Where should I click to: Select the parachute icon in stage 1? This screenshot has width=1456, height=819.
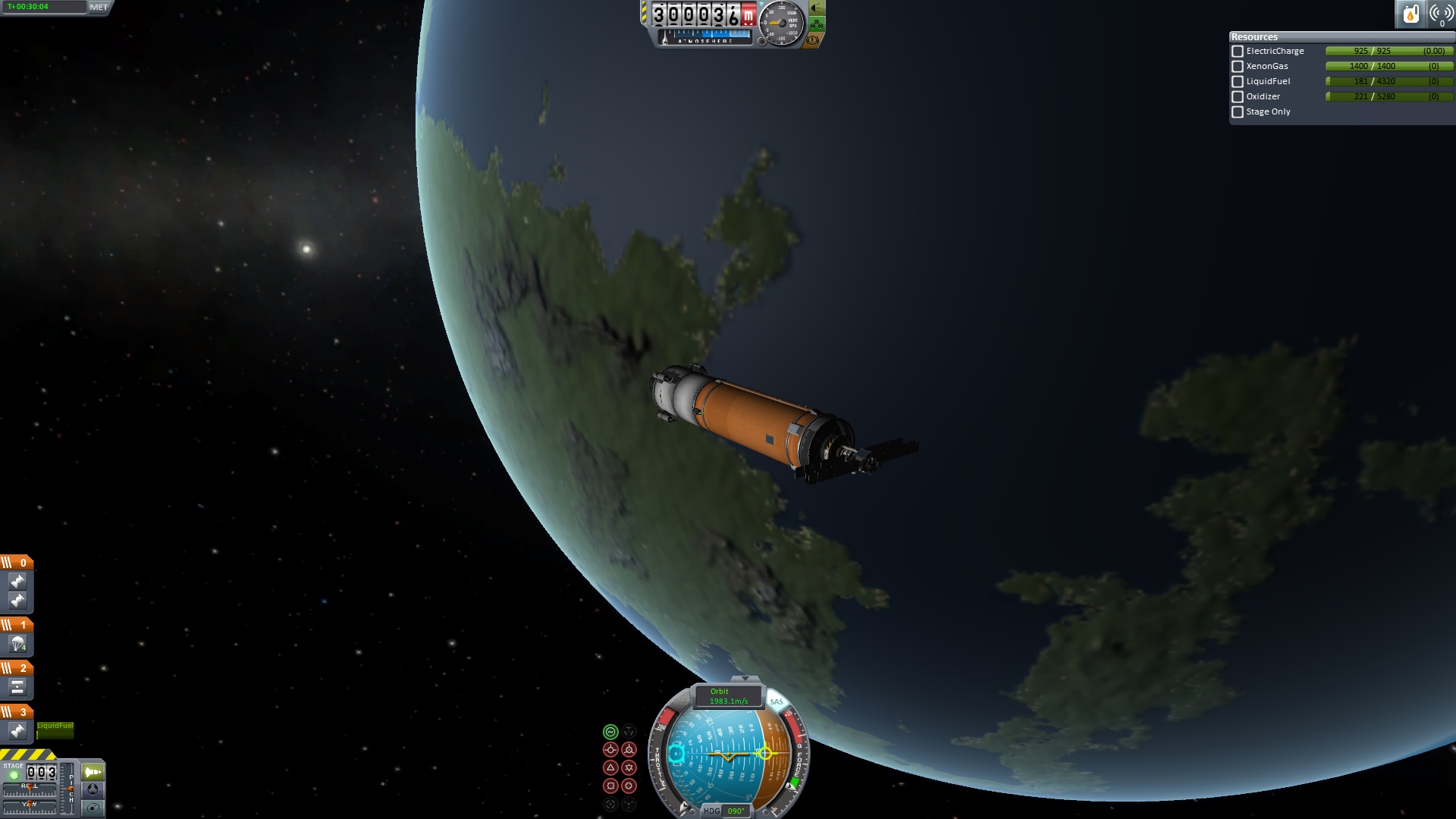pyautogui.click(x=17, y=645)
